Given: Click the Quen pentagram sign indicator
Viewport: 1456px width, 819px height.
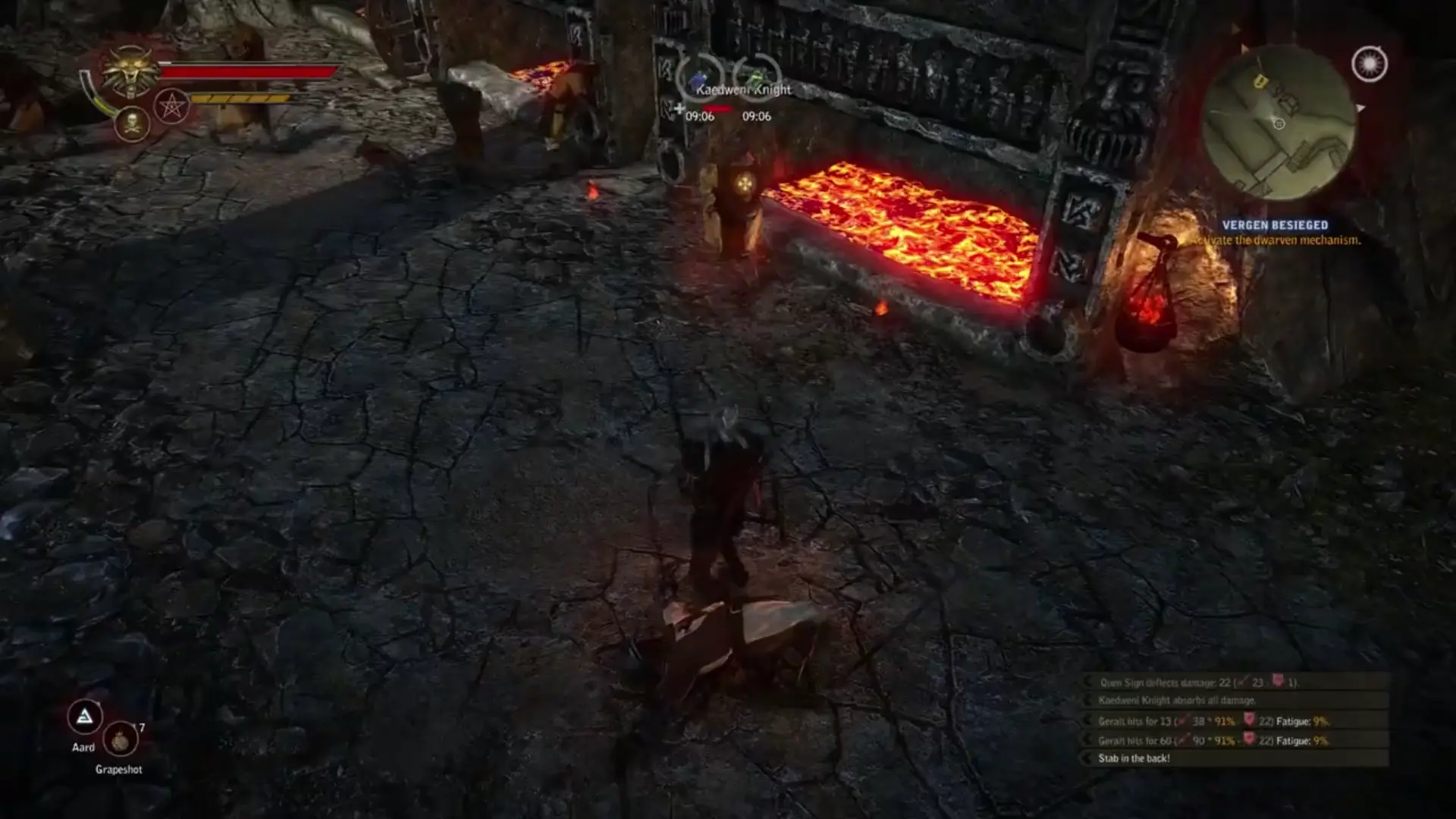Looking at the screenshot, I should [172, 107].
